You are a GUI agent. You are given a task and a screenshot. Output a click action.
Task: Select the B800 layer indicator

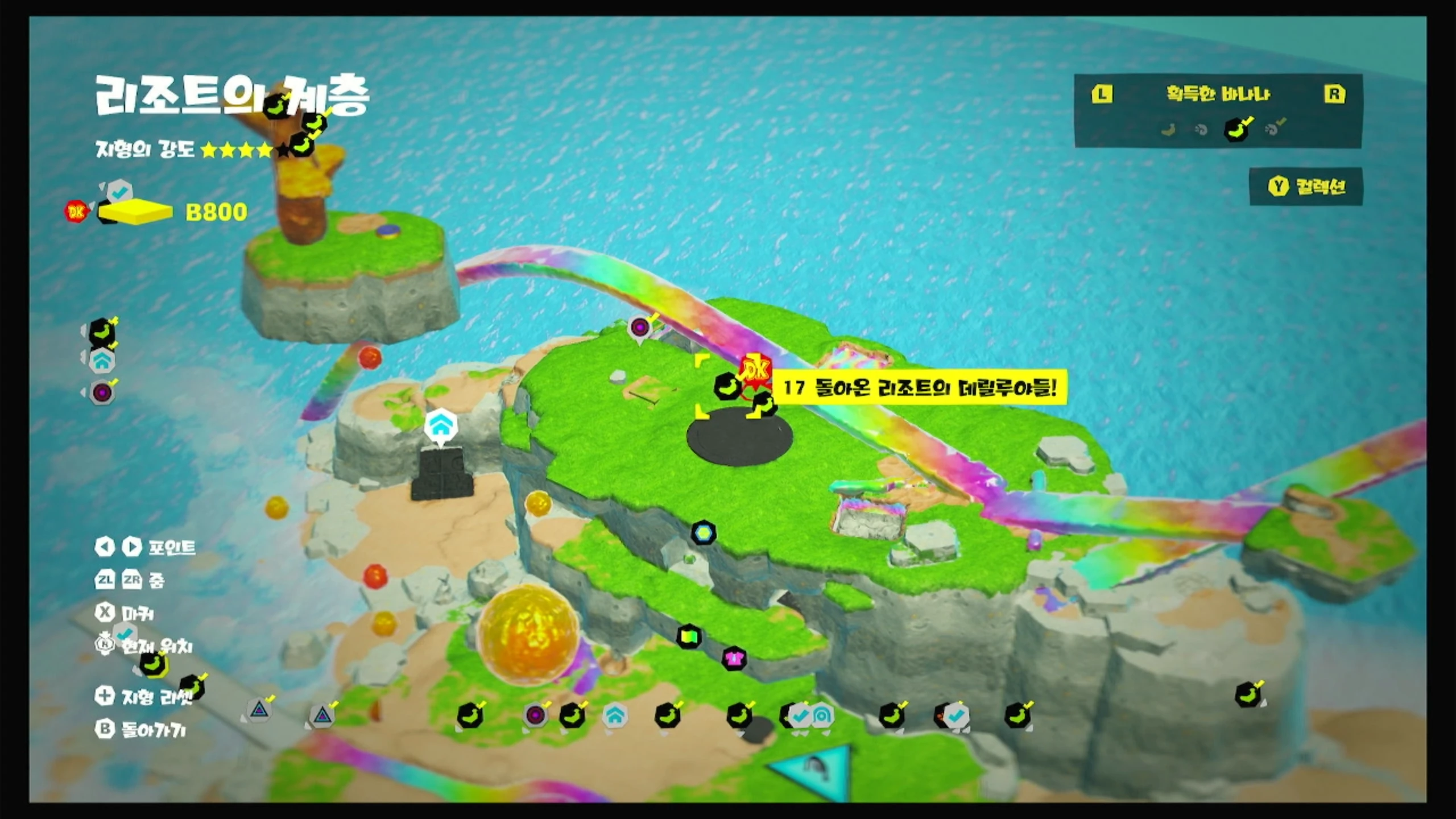coord(216,212)
